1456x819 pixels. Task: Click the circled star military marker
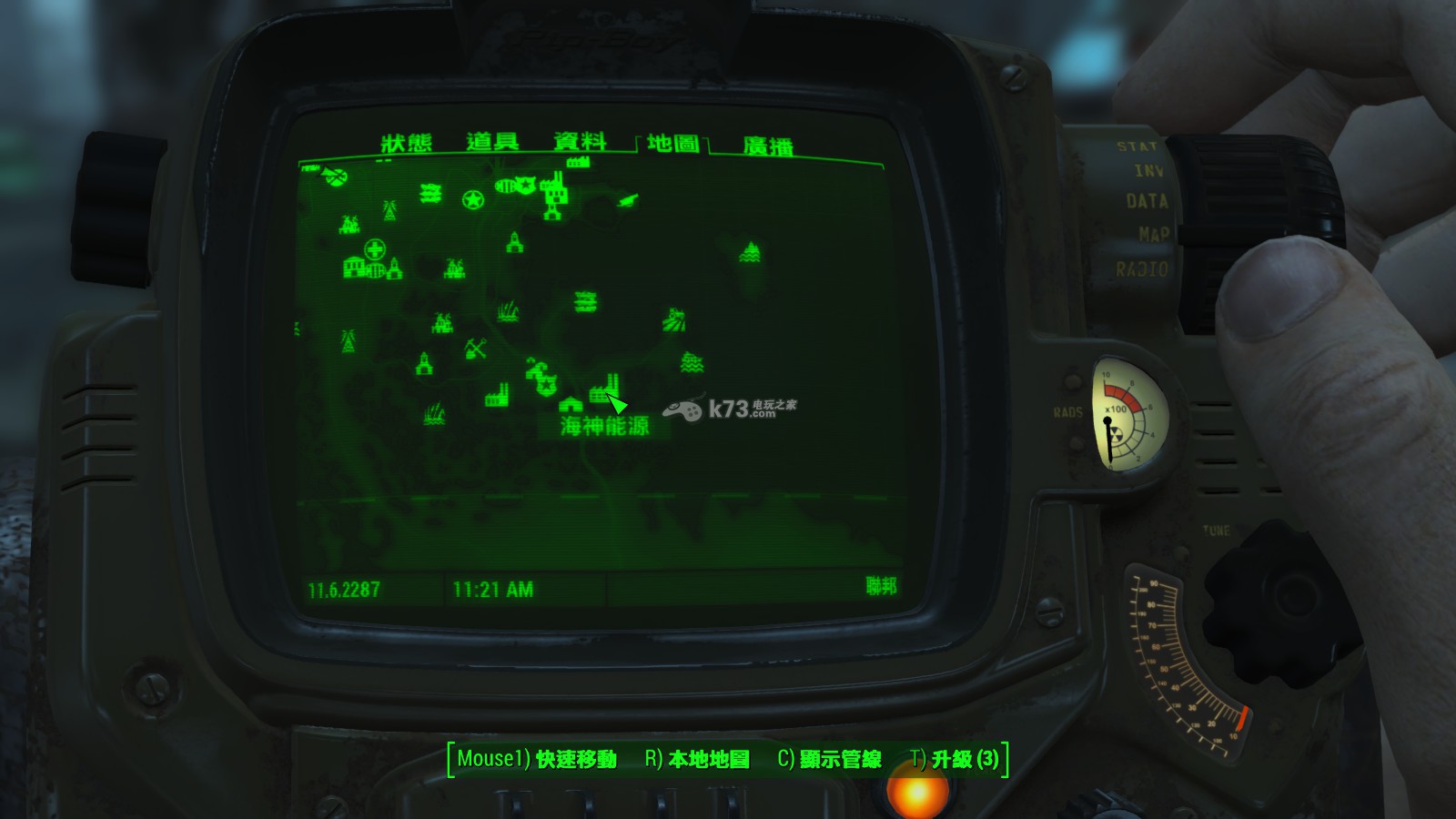point(472,200)
